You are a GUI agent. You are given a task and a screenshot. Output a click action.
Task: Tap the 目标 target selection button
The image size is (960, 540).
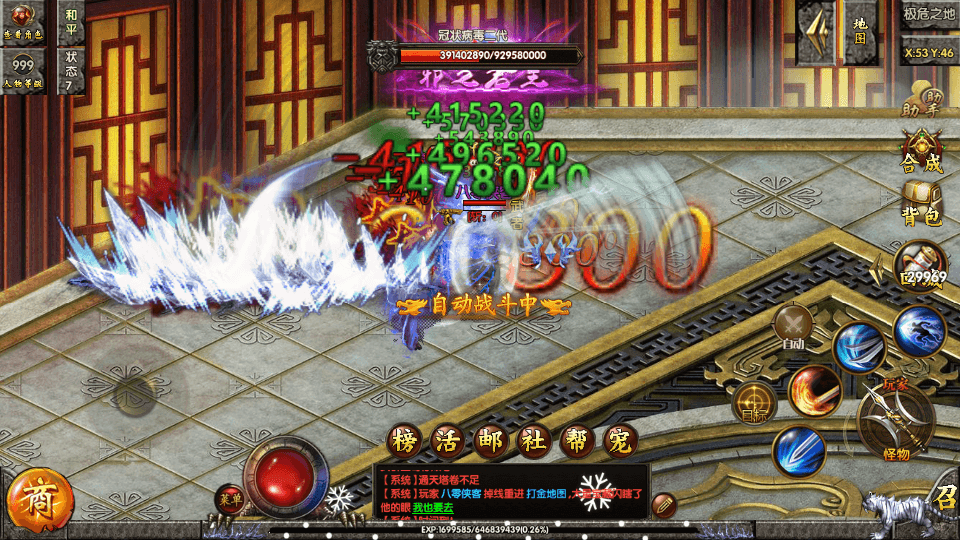[755, 402]
